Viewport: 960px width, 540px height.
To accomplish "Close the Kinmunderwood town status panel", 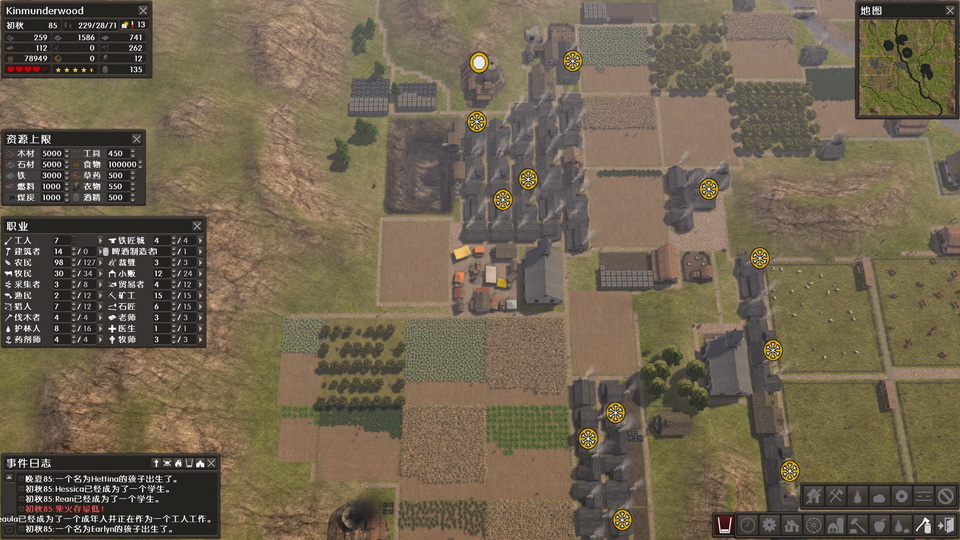I will [143, 10].
